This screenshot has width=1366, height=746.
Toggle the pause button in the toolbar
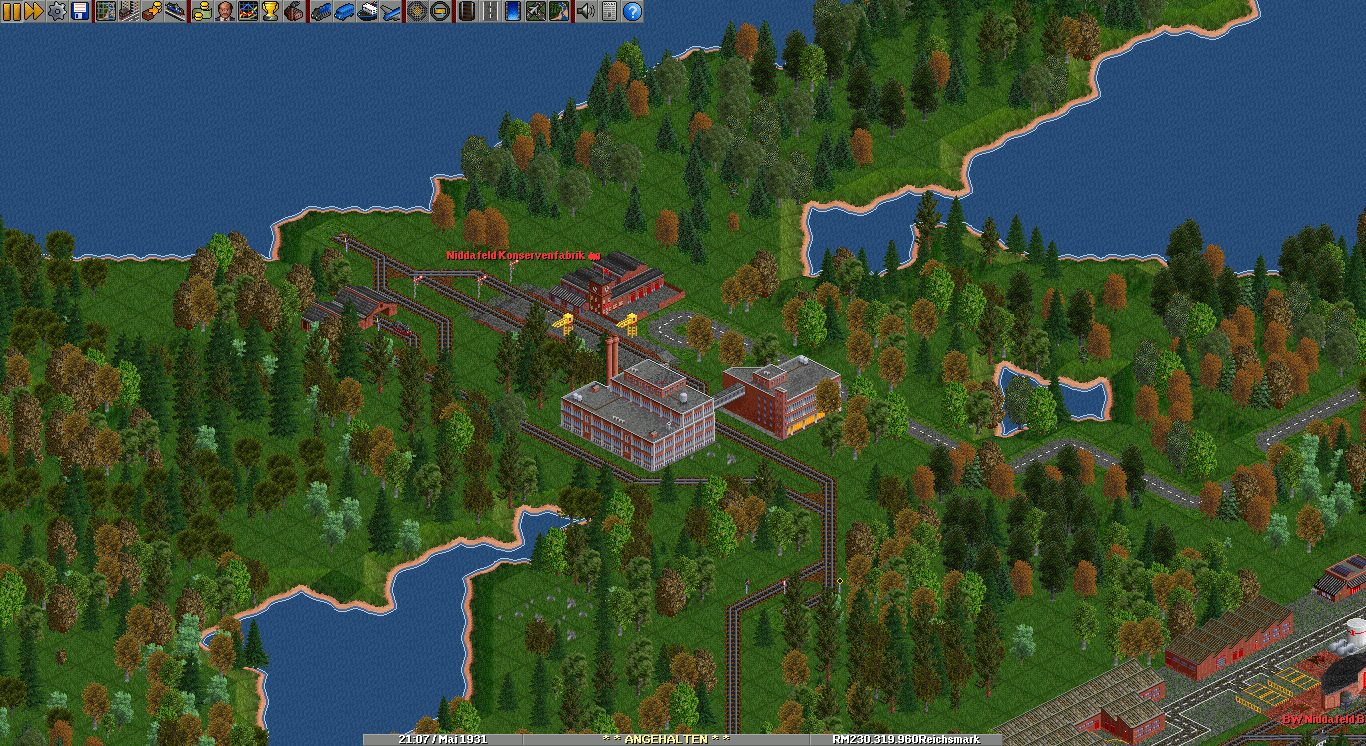(11, 11)
